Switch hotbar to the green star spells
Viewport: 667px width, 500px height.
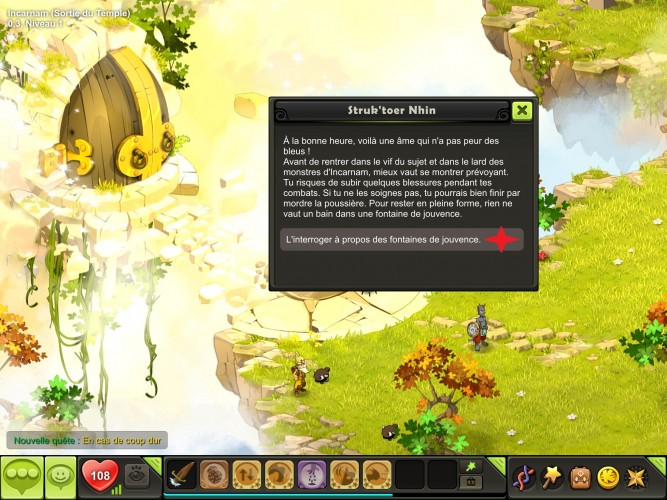[469, 466]
